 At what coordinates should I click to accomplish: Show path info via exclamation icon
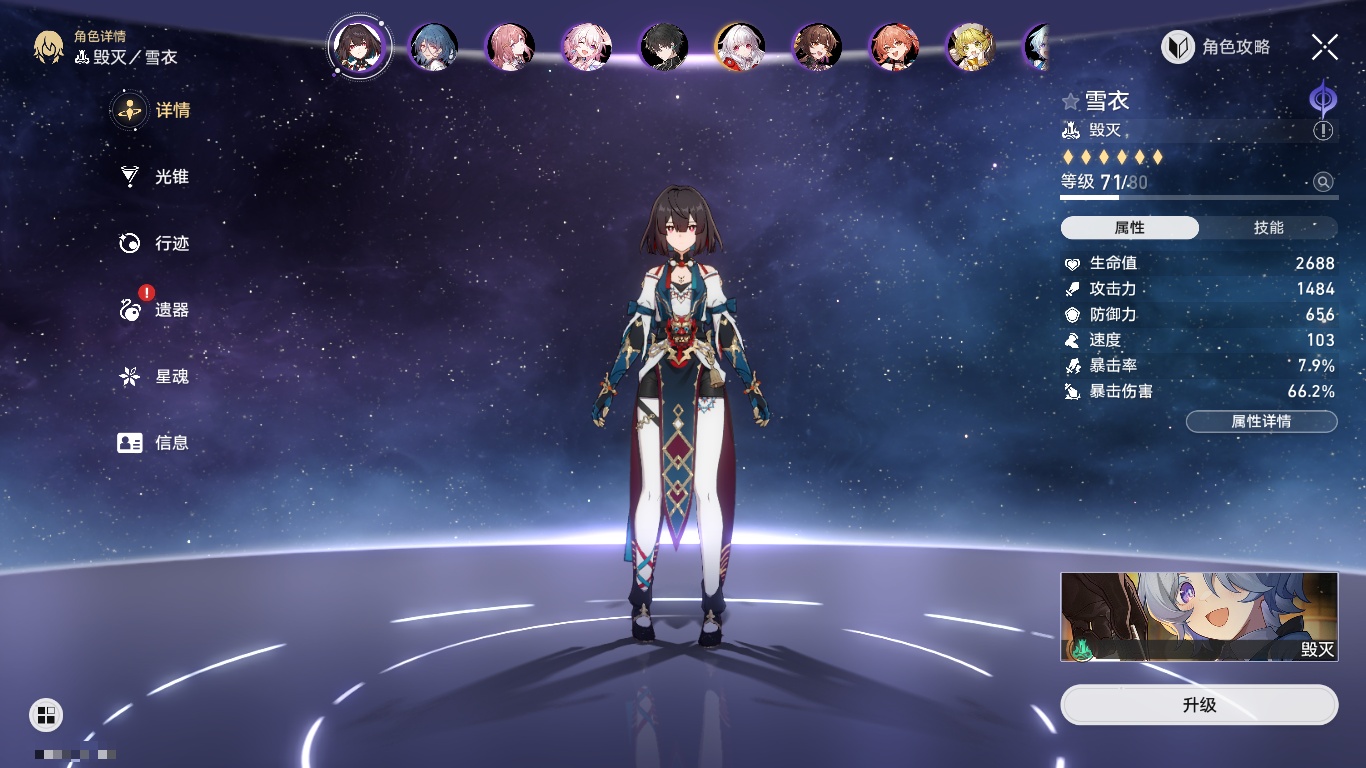(x=1323, y=131)
